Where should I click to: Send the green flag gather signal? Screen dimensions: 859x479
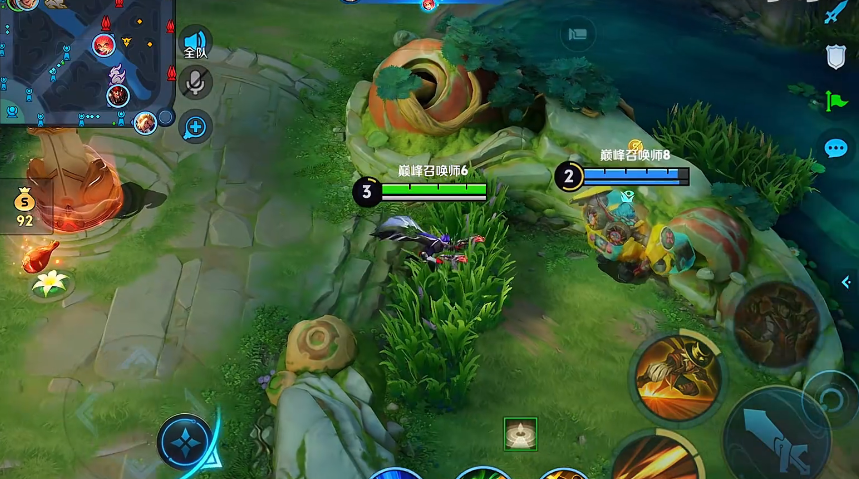pyautogui.click(x=836, y=101)
